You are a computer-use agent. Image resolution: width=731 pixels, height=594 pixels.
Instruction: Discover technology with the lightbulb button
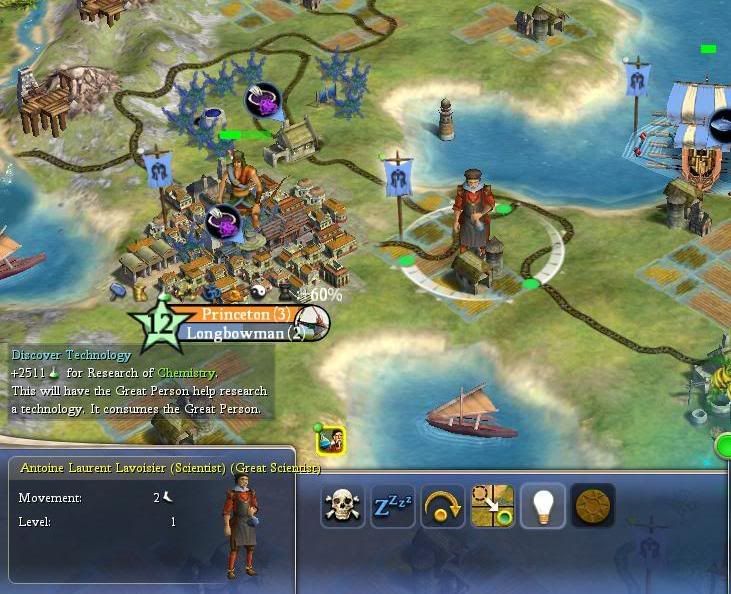[543, 506]
